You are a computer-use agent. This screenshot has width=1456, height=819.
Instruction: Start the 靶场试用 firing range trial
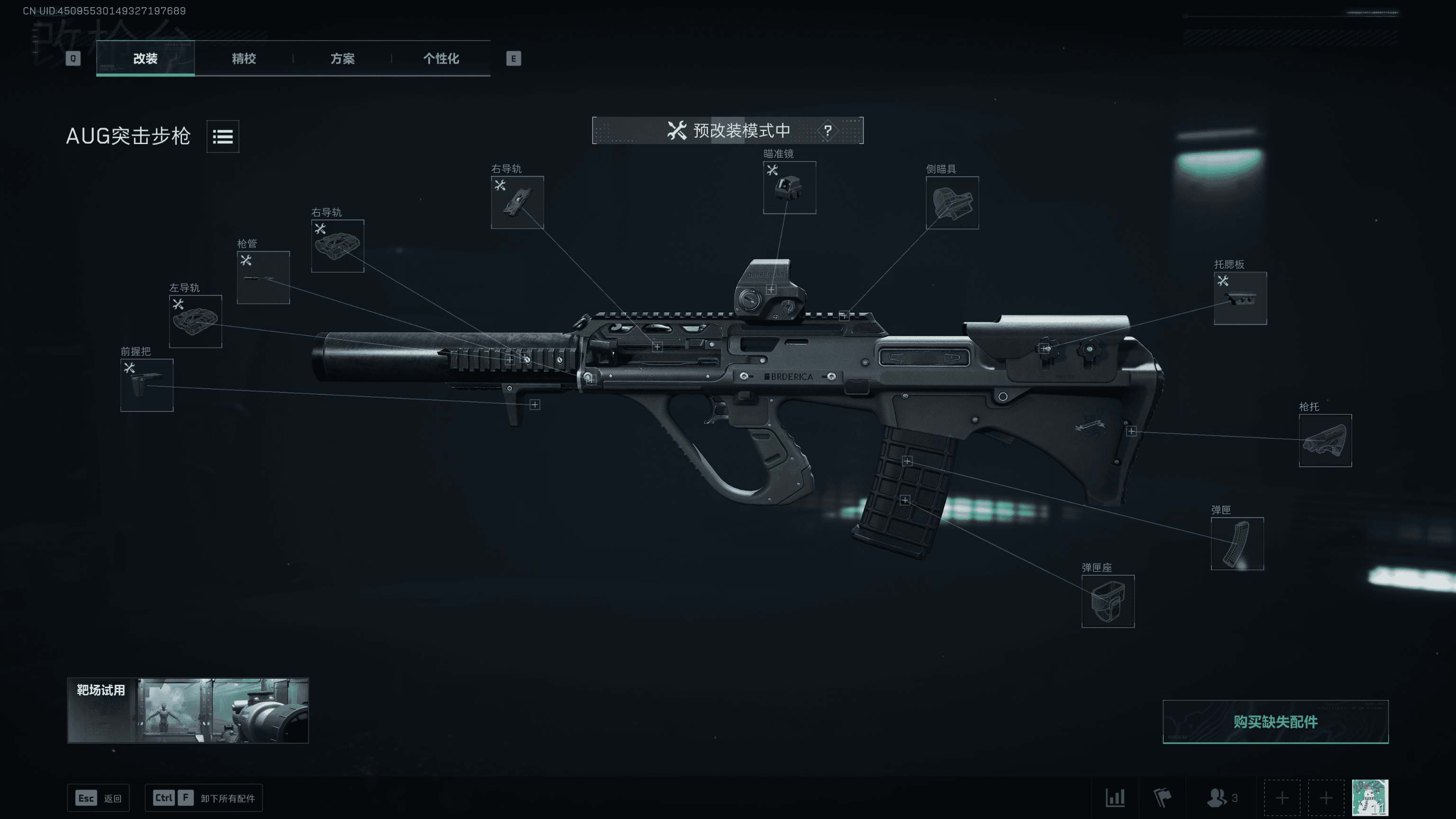(188, 710)
